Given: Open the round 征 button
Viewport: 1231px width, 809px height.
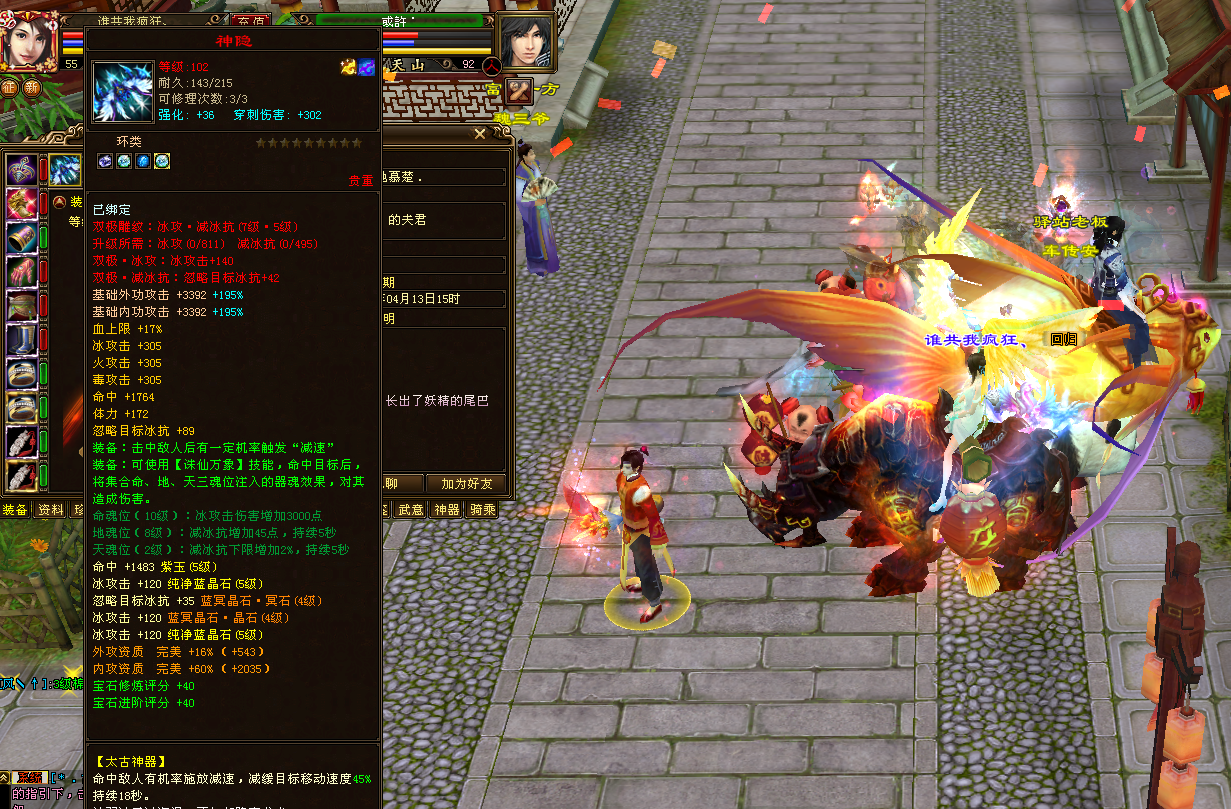Looking at the screenshot, I should [x=9, y=87].
